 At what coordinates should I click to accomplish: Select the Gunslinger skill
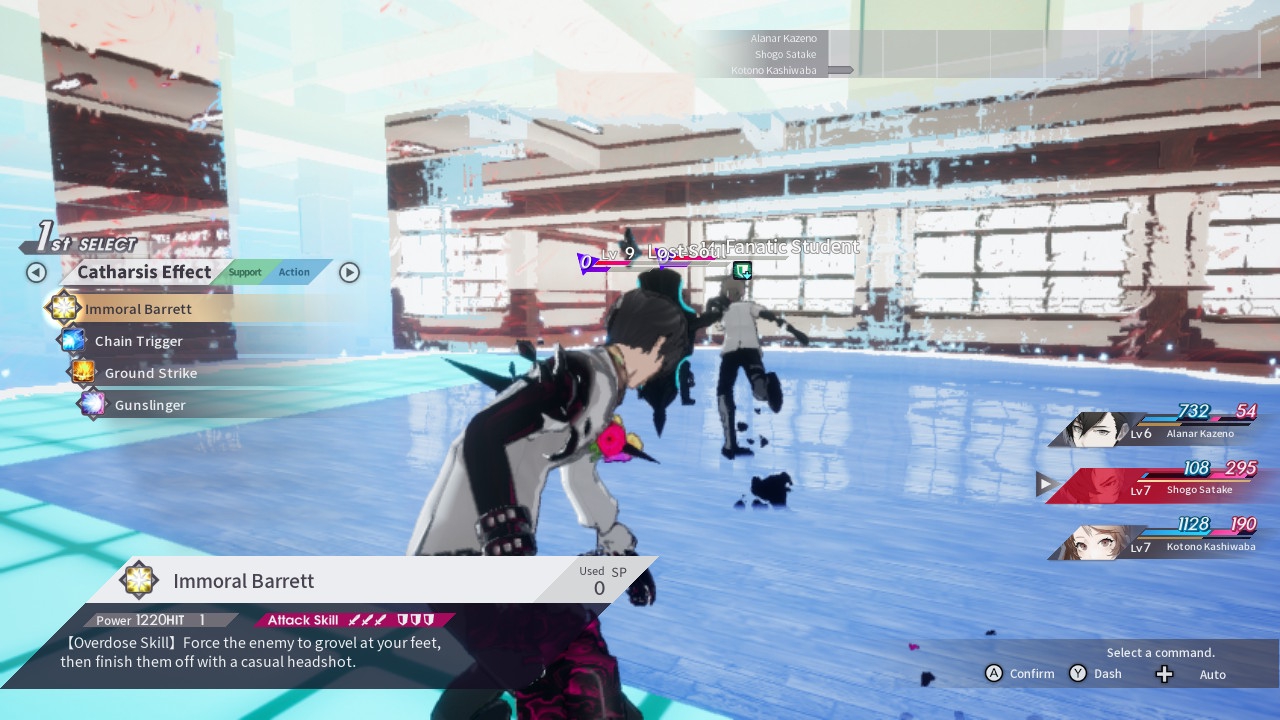pos(150,405)
